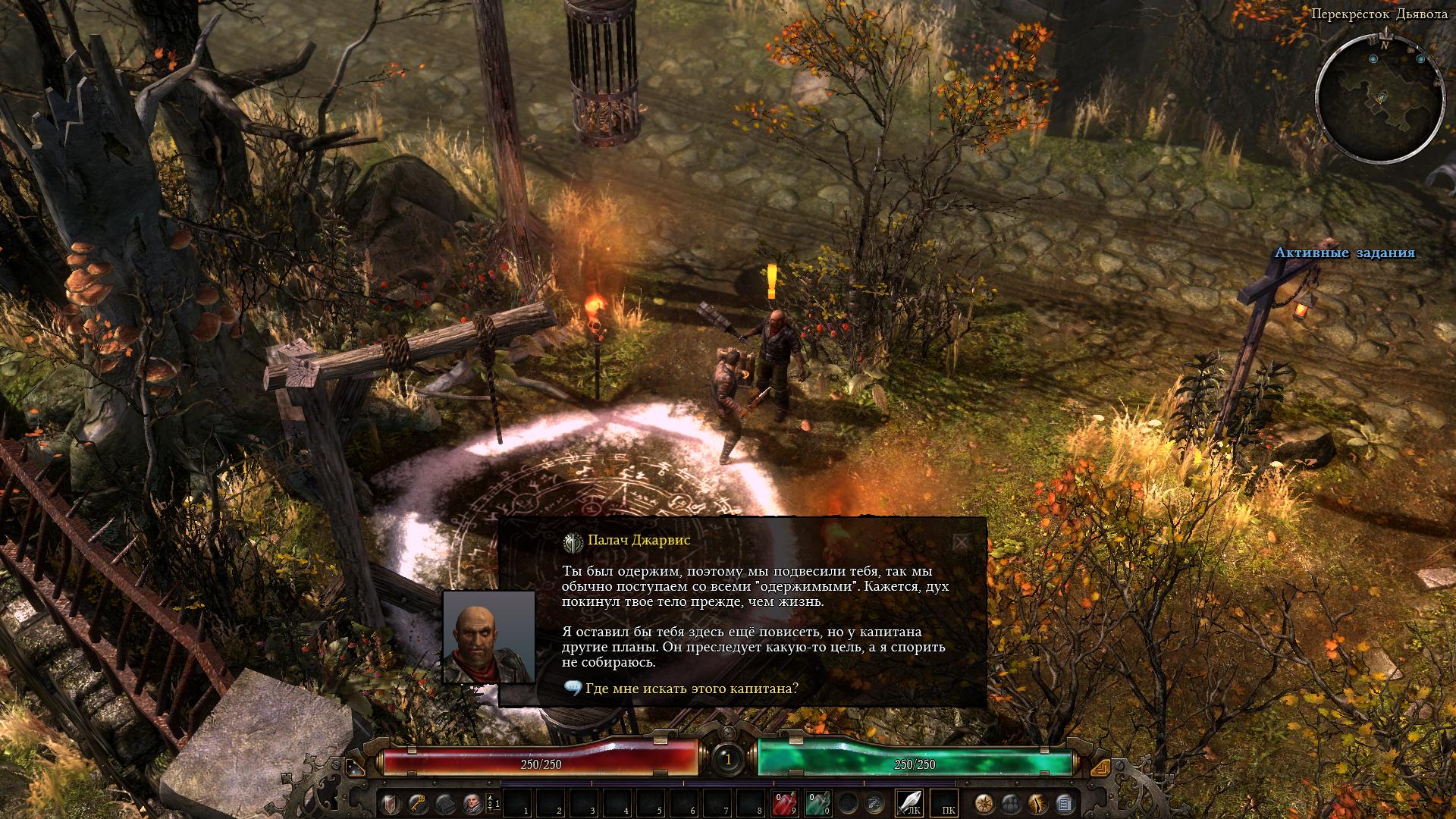1456x819 pixels.
Task: Close the Jarvis dialogue window
Action: (x=961, y=542)
